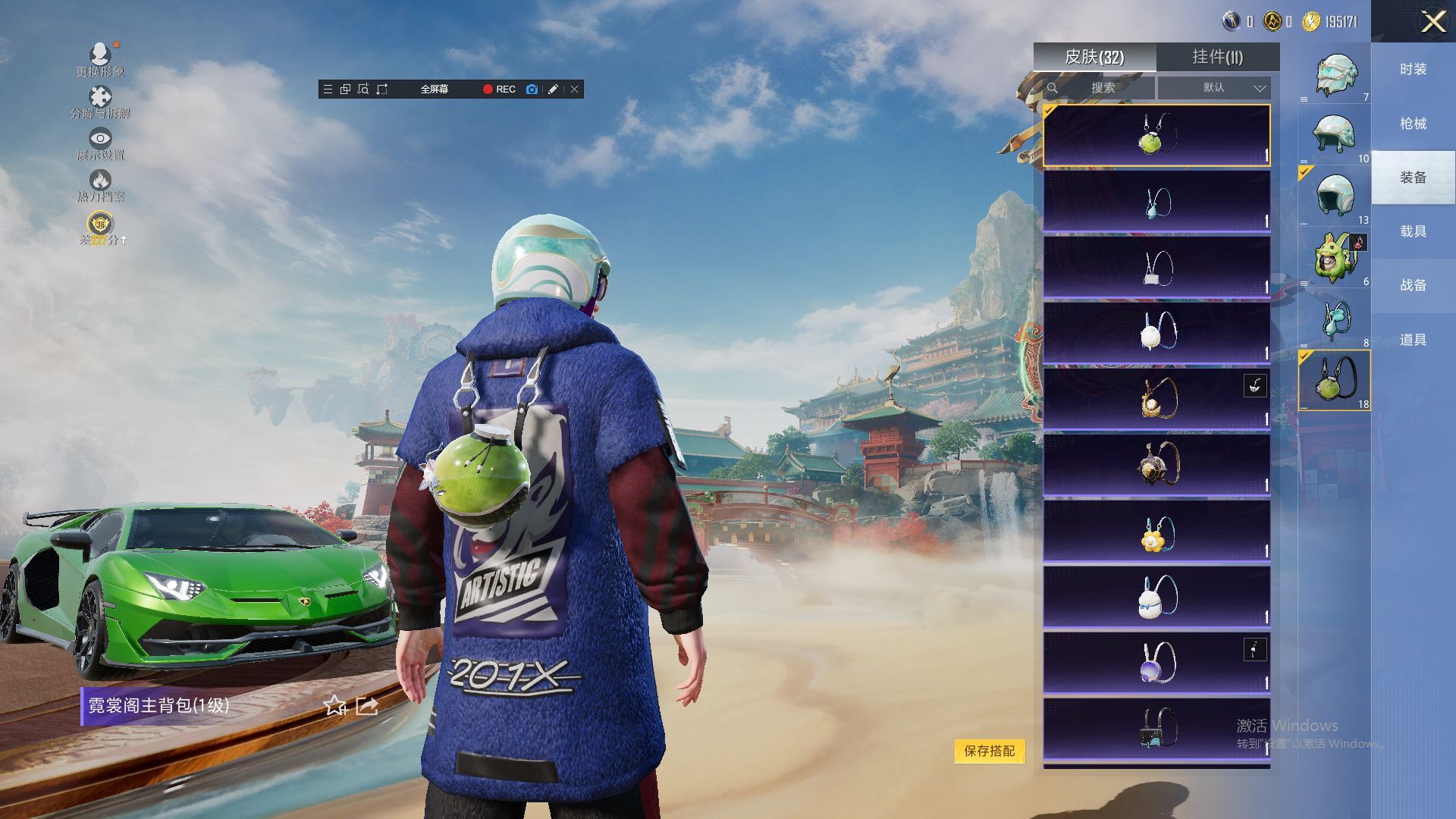Select the 时装 category
The height and width of the screenshot is (819, 1456).
[x=1413, y=69]
